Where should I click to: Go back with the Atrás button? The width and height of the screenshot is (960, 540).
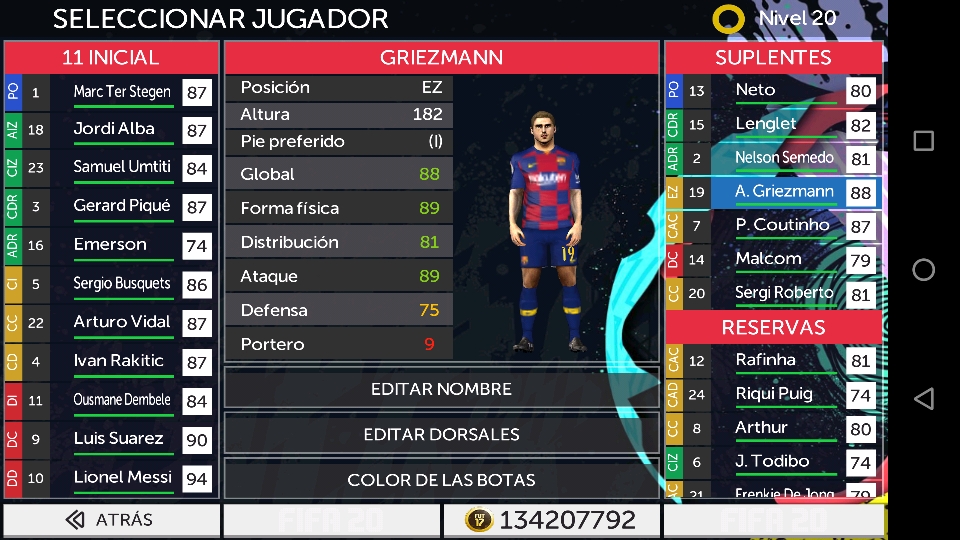111,520
